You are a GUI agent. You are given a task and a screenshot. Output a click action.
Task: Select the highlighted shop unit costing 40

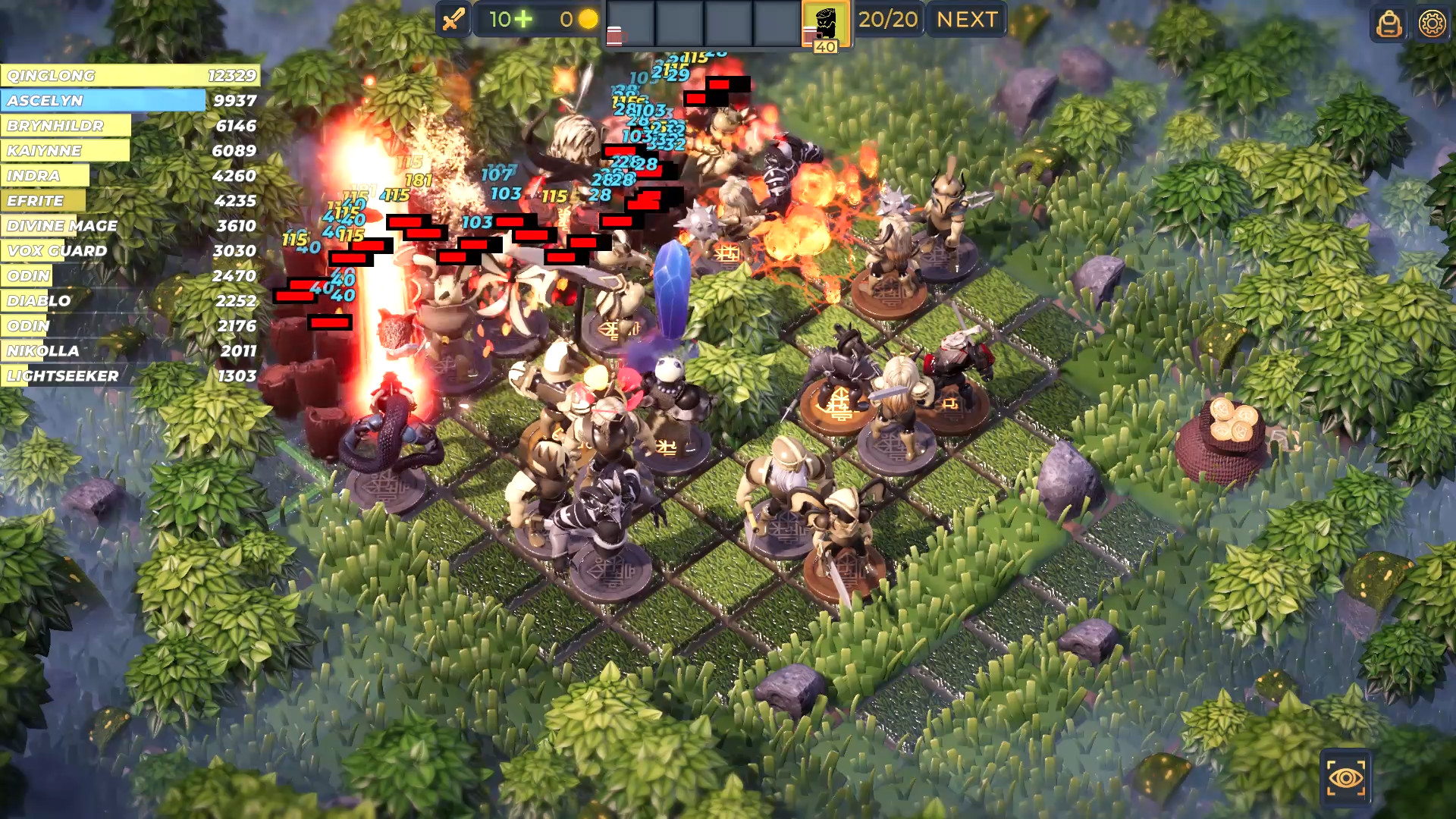tap(824, 21)
